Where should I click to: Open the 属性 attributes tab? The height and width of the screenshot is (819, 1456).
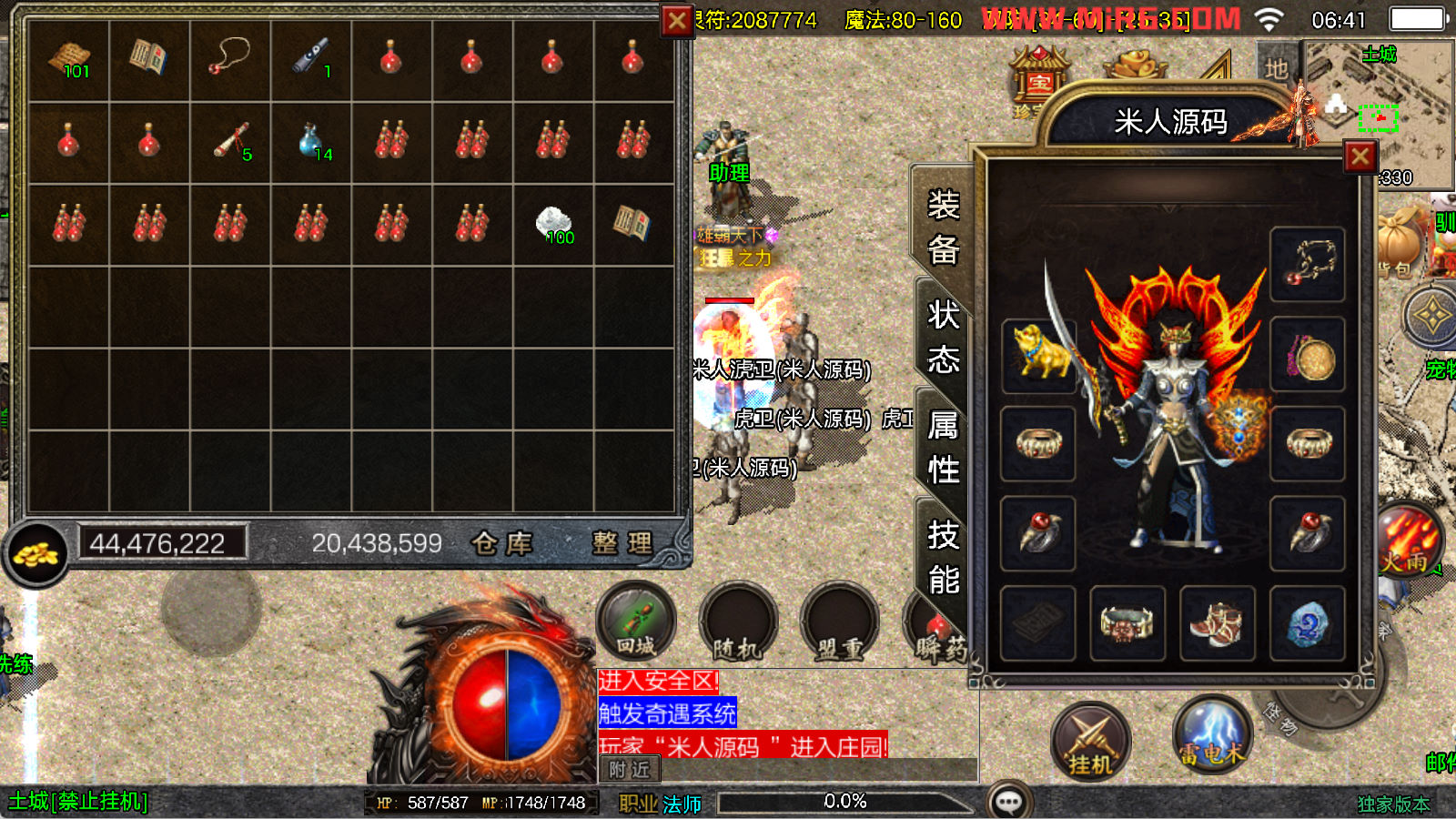[x=943, y=448]
